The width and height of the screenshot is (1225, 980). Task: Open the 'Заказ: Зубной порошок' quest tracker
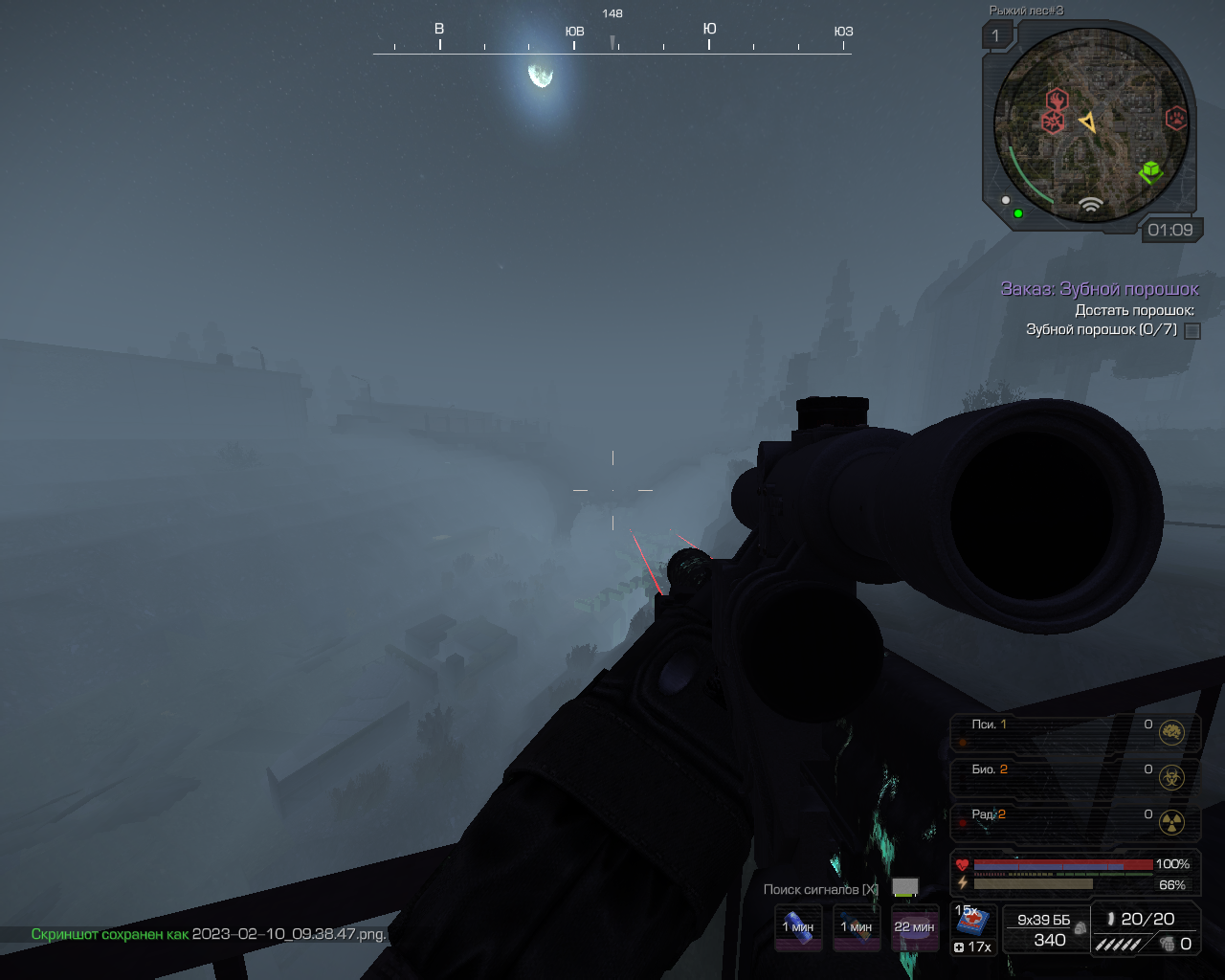click(1099, 289)
